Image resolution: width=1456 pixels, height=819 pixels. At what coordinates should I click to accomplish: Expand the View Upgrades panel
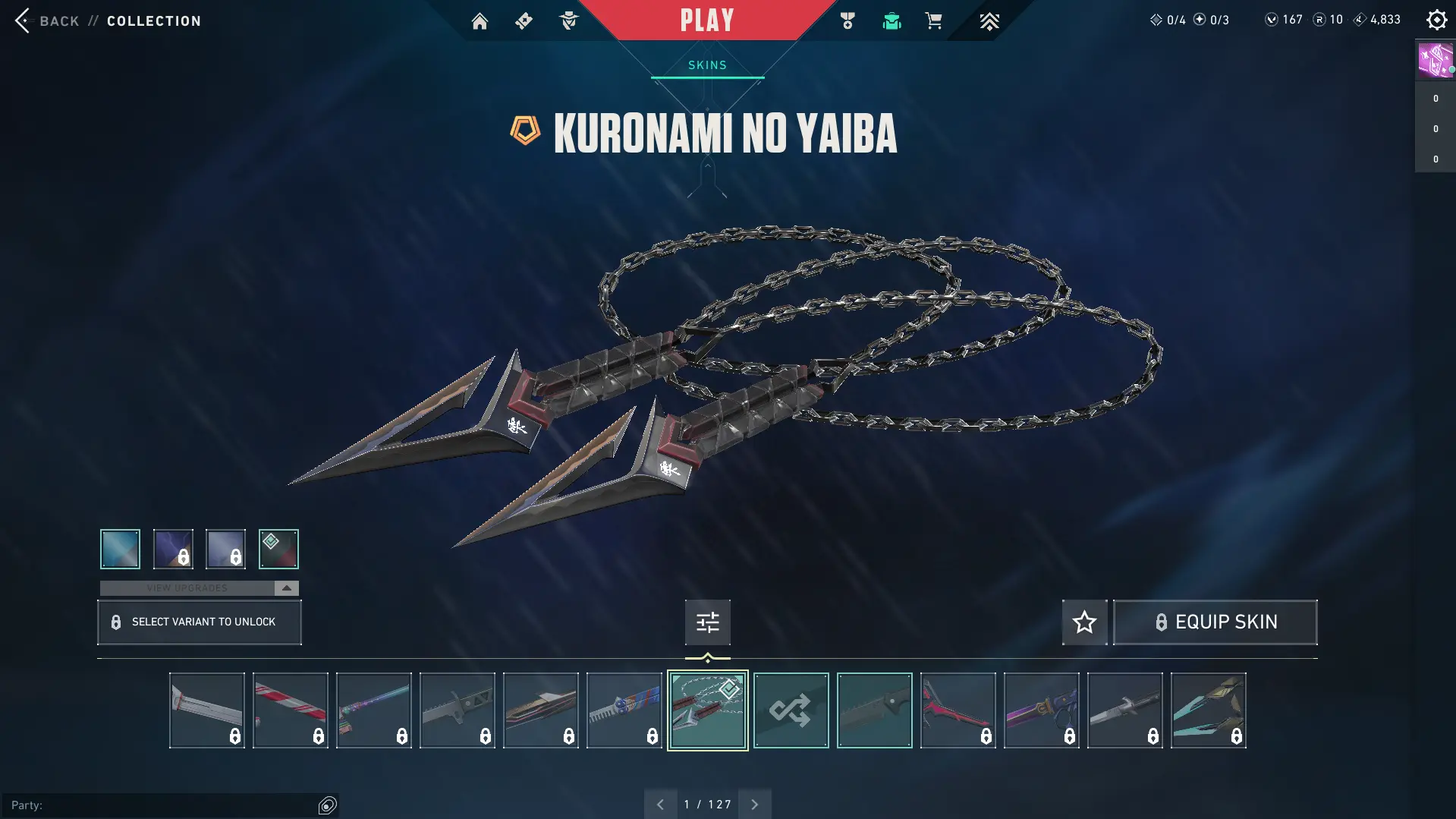pyautogui.click(x=199, y=587)
